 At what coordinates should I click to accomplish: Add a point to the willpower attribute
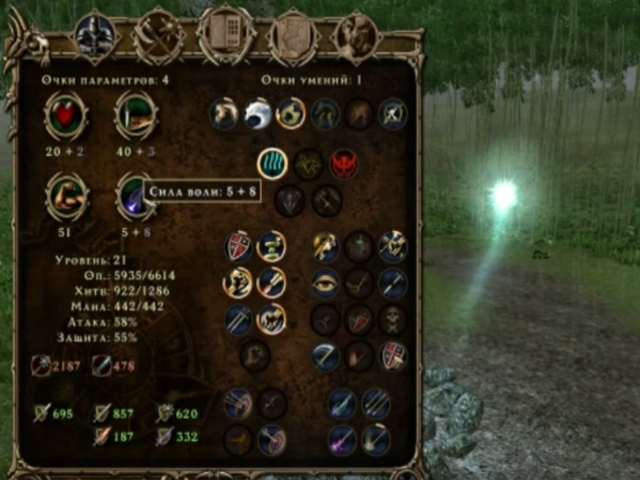coord(135,196)
